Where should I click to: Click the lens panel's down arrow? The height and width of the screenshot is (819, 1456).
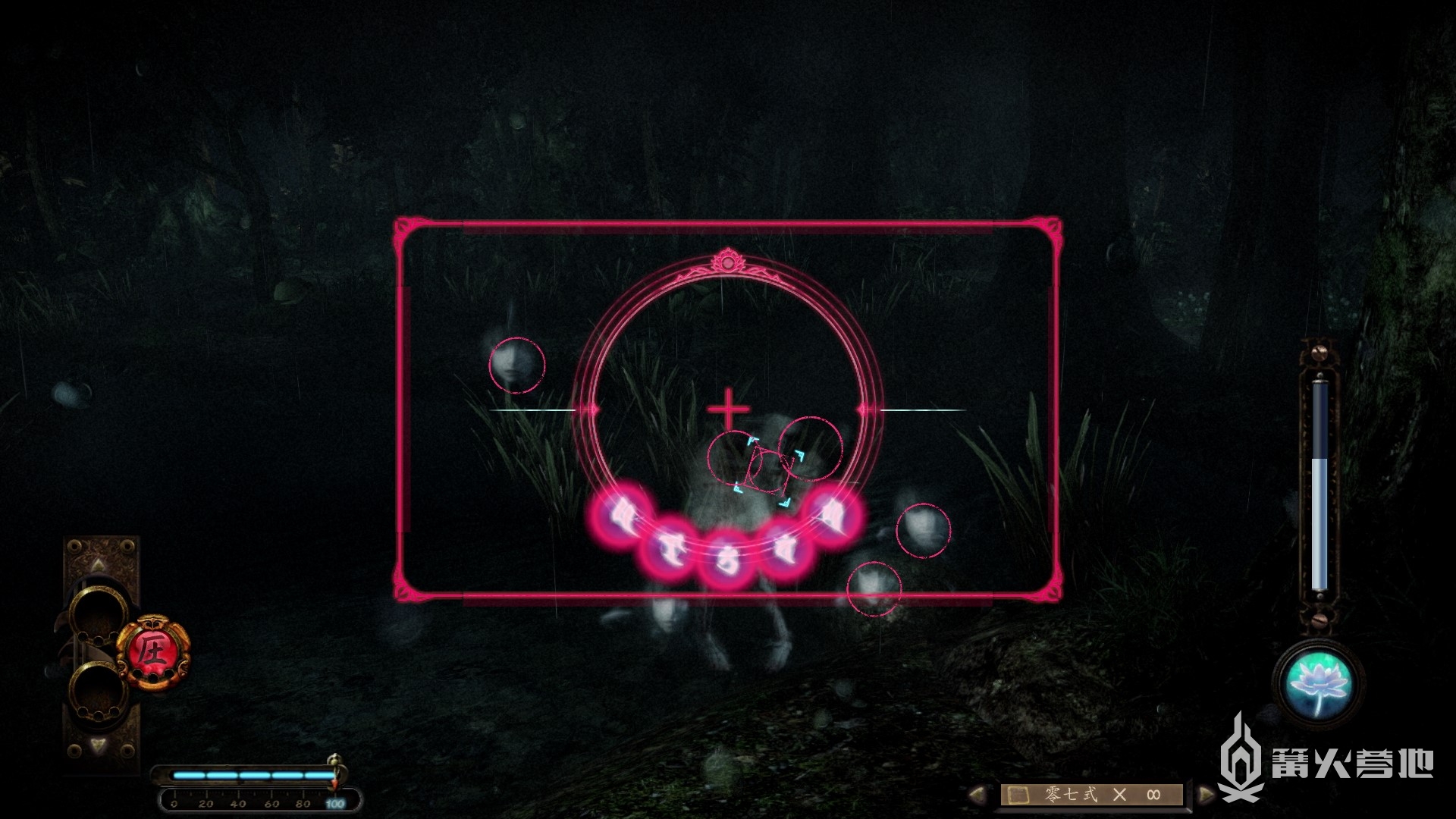(x=99, y=746)
